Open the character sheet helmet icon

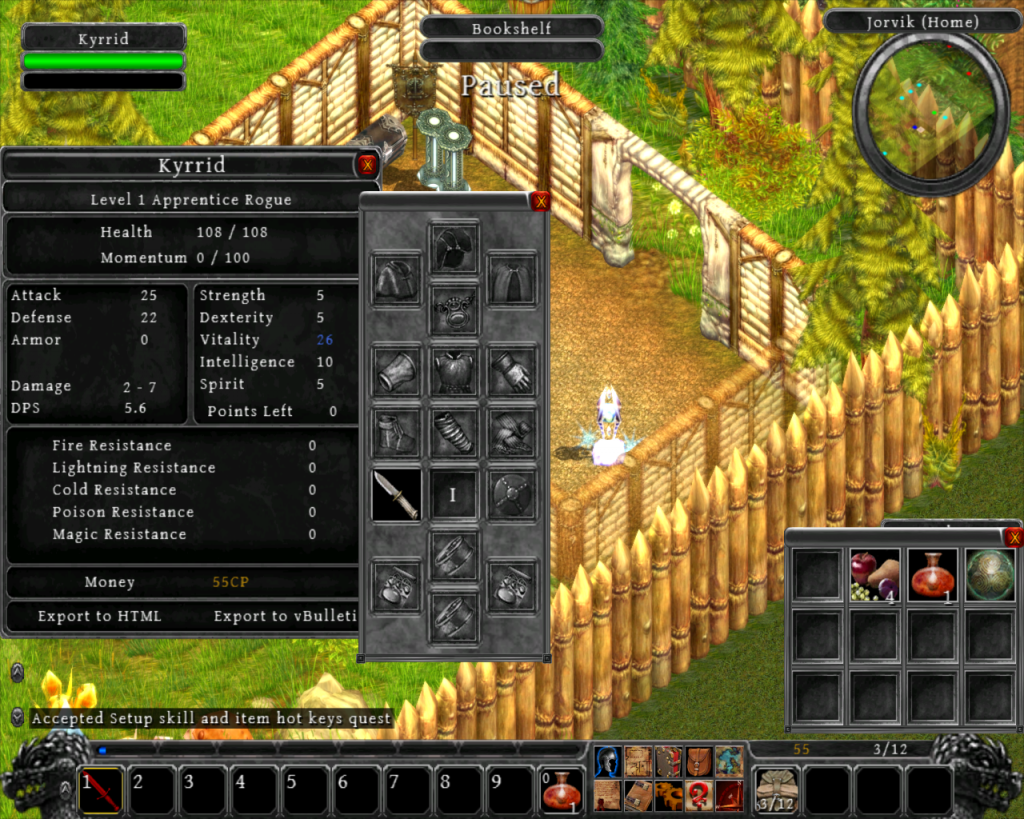pos(608,762)
